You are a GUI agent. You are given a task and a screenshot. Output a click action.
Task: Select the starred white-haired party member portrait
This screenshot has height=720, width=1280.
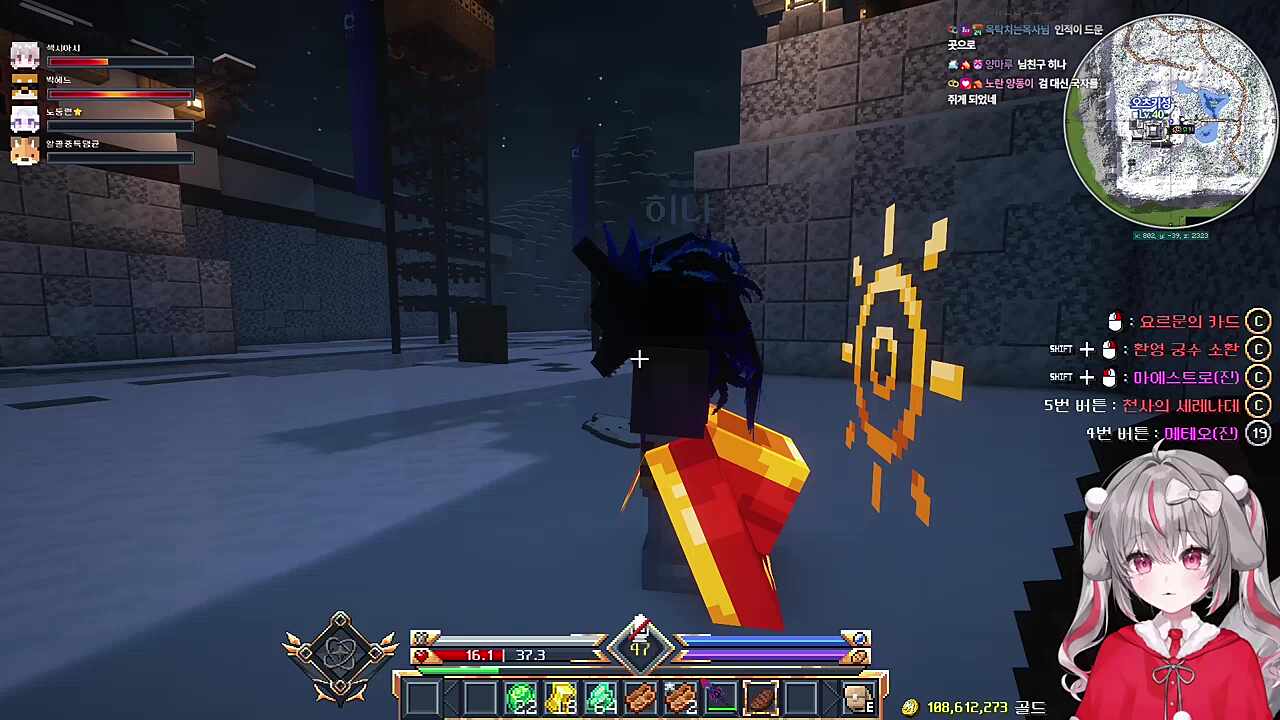[25, 119]
